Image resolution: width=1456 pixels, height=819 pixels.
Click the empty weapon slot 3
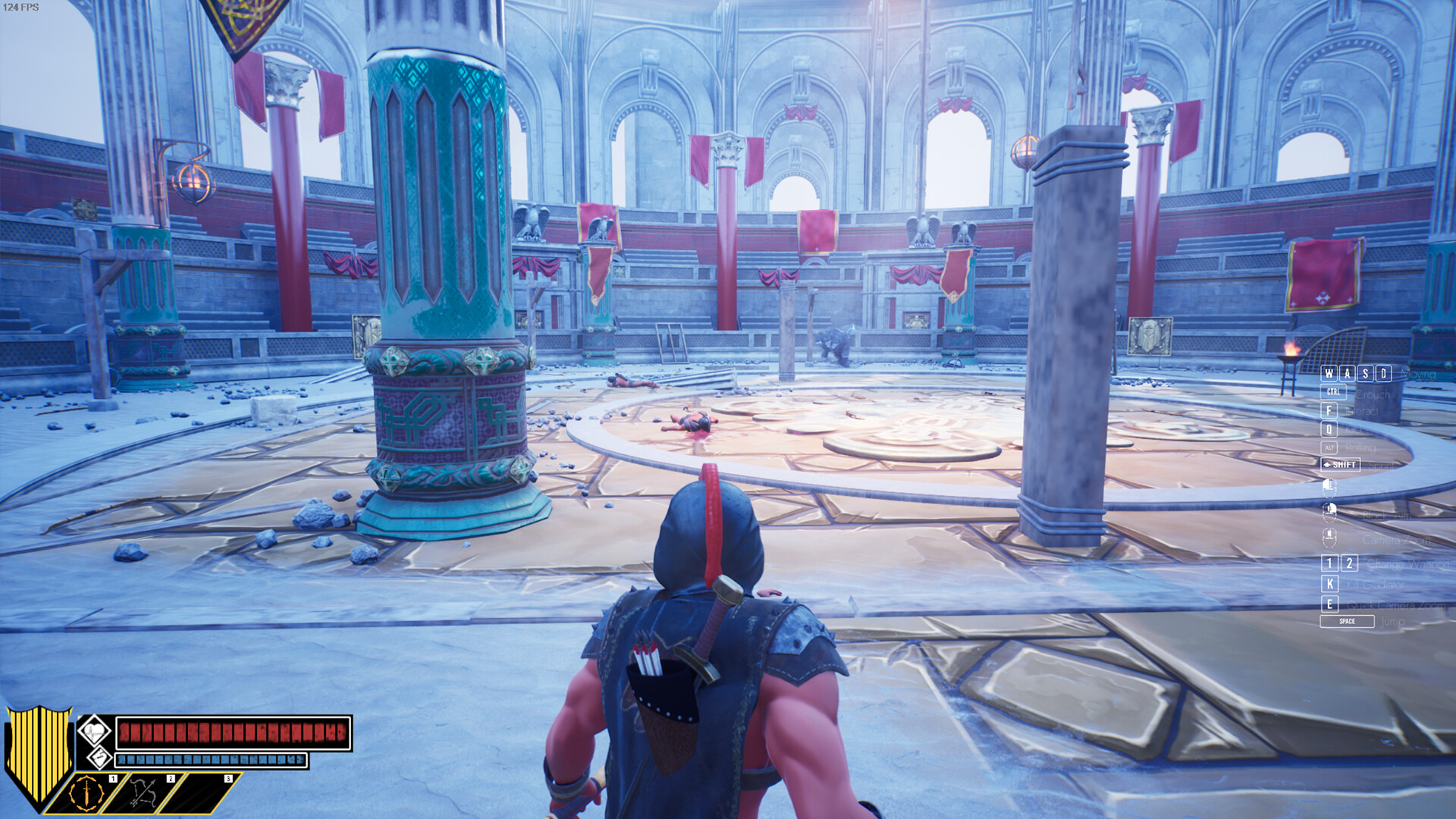pos(193,794)
